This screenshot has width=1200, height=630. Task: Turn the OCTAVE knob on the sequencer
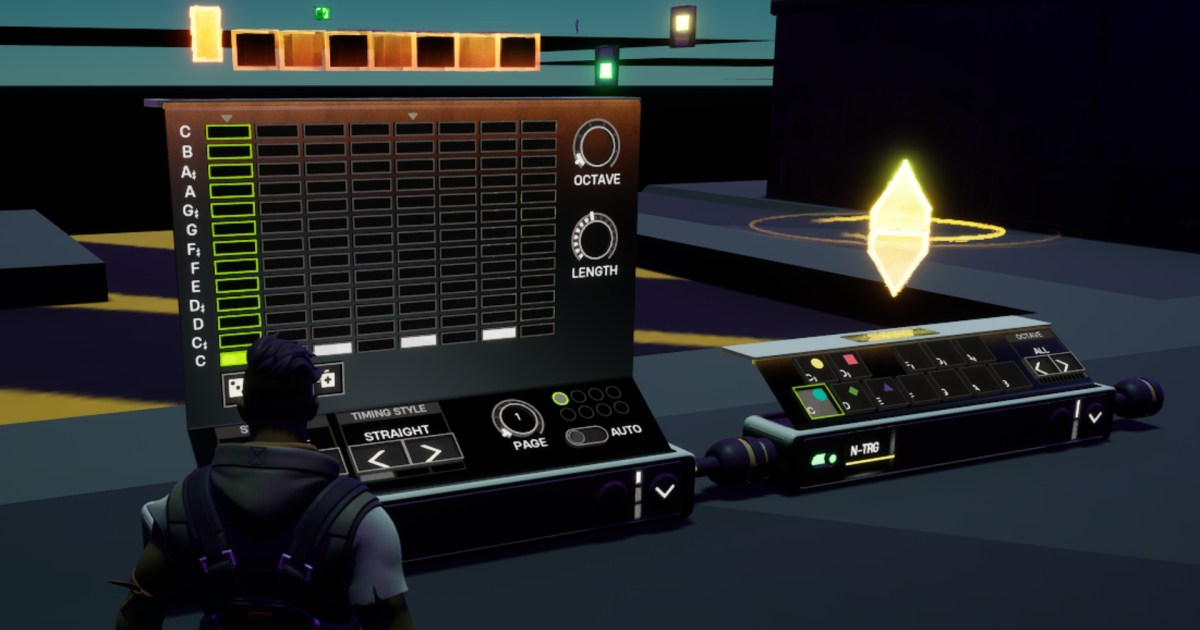596,144
